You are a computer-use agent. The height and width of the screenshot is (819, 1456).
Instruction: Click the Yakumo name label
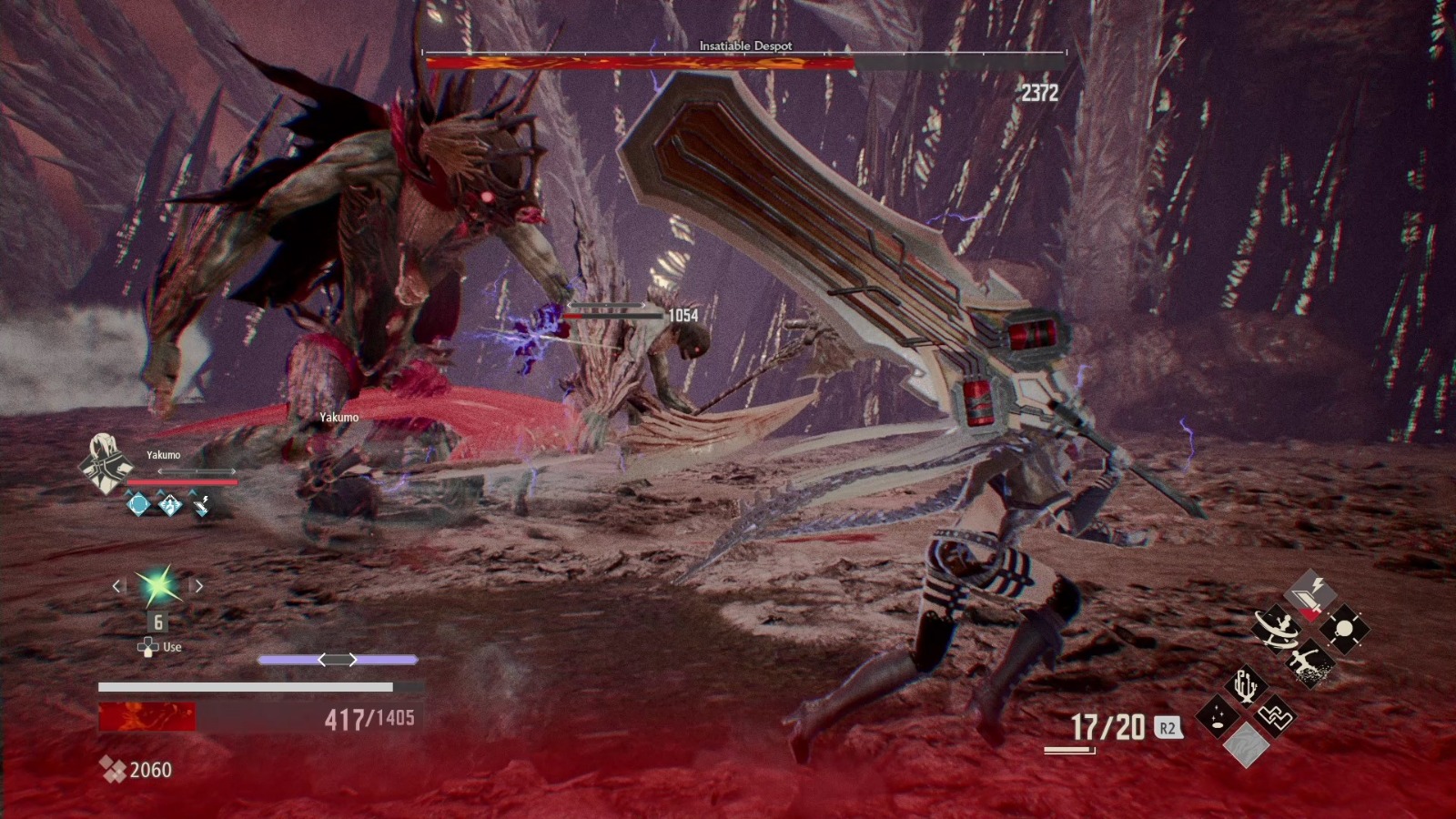pos(164,454)
